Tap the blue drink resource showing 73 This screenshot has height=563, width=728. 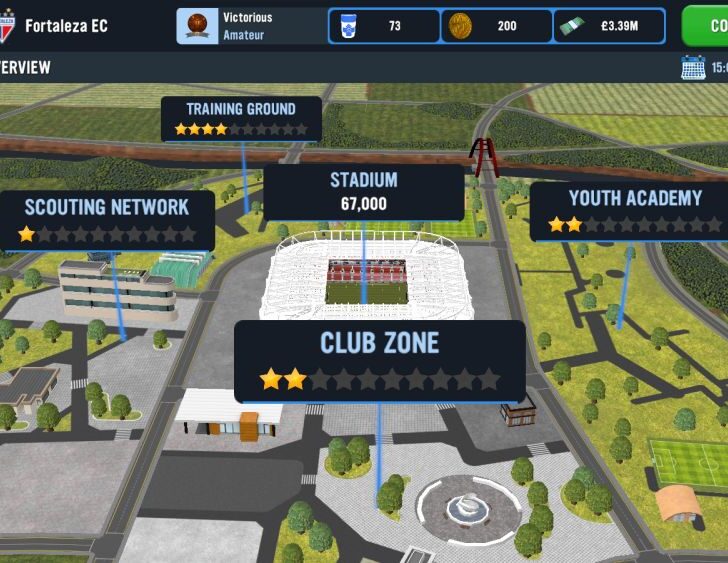(384, 26)
